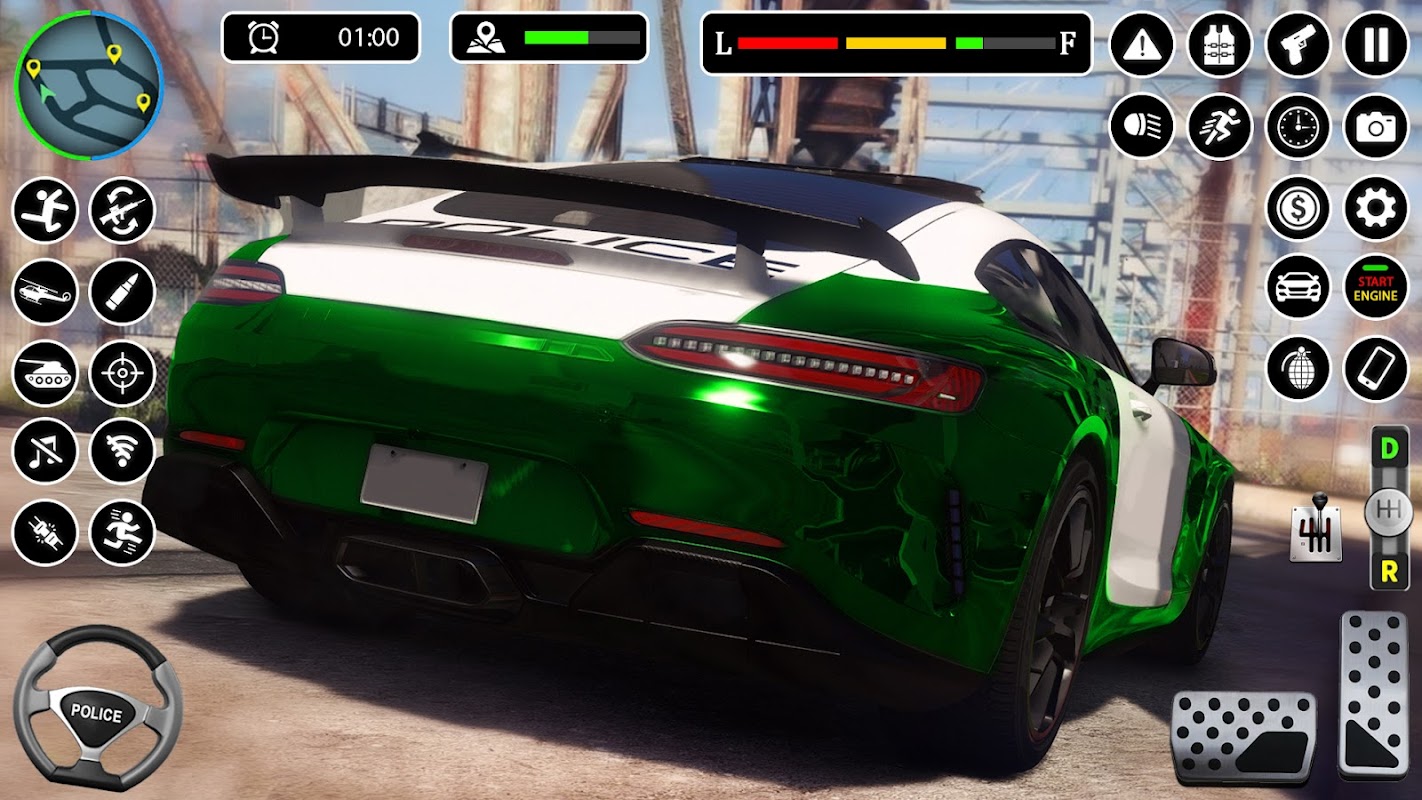Summon the tank vehicle
1422x800 pixels.
coord(45,373)
